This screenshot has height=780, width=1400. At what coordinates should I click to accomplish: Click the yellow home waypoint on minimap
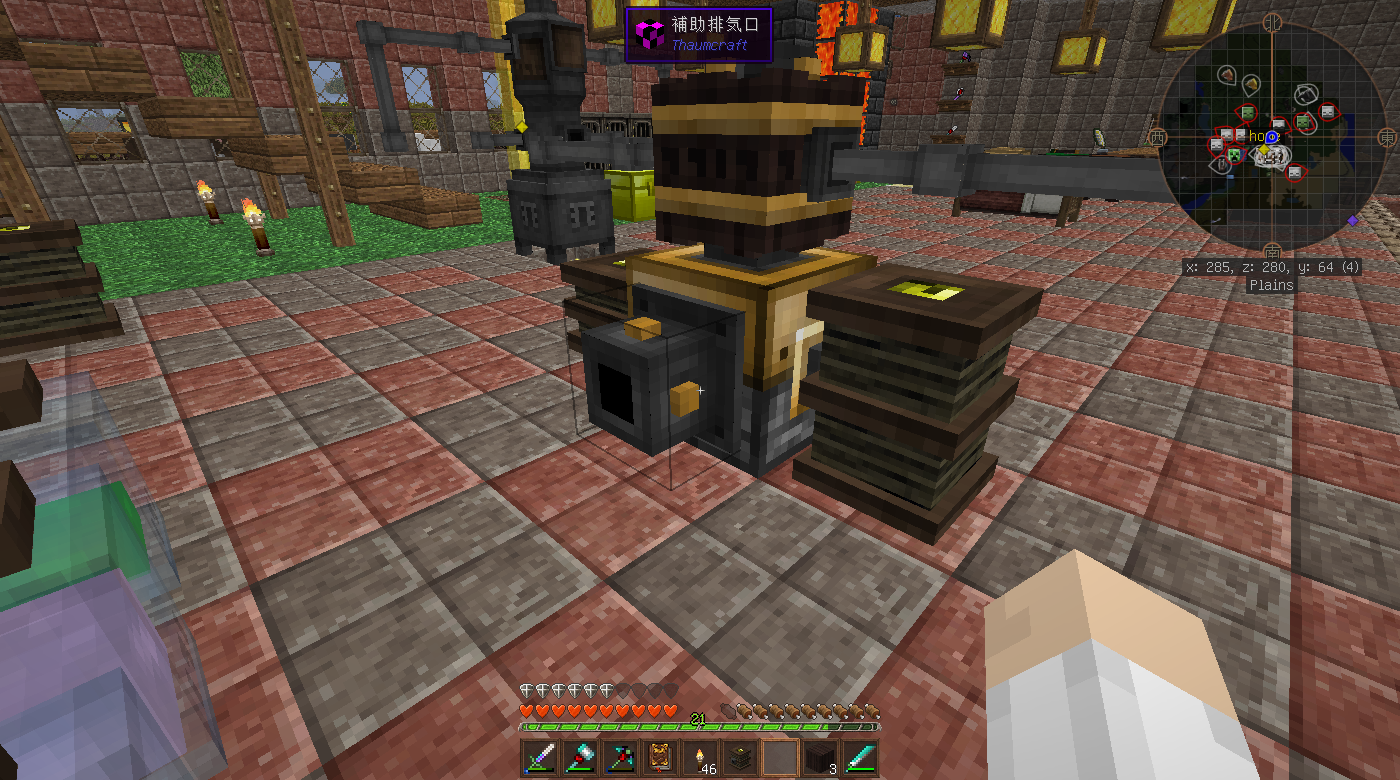tap(1263, 149)
